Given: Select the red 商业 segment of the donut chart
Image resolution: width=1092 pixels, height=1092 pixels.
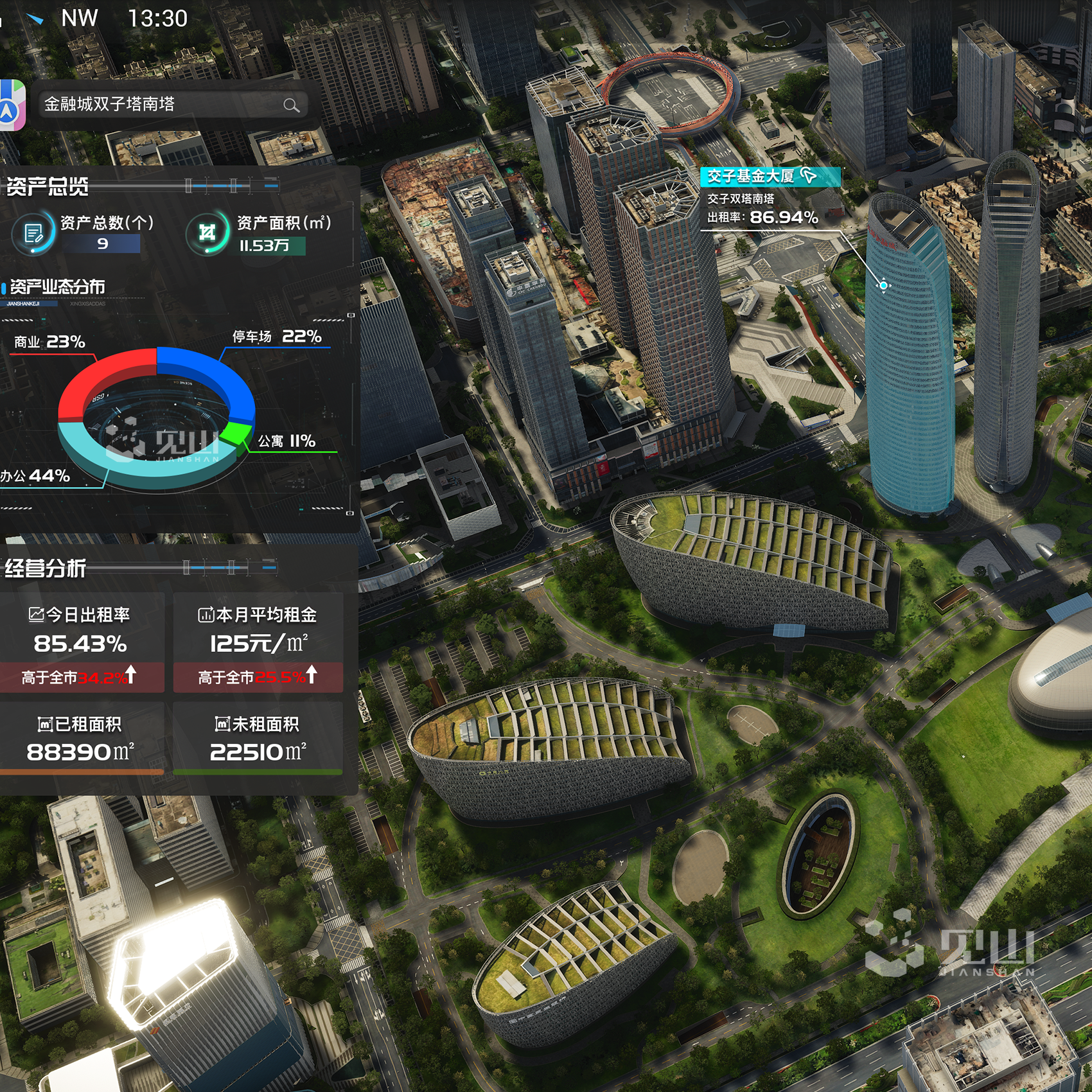Looking at the screenshot, I should pos(103,380).
